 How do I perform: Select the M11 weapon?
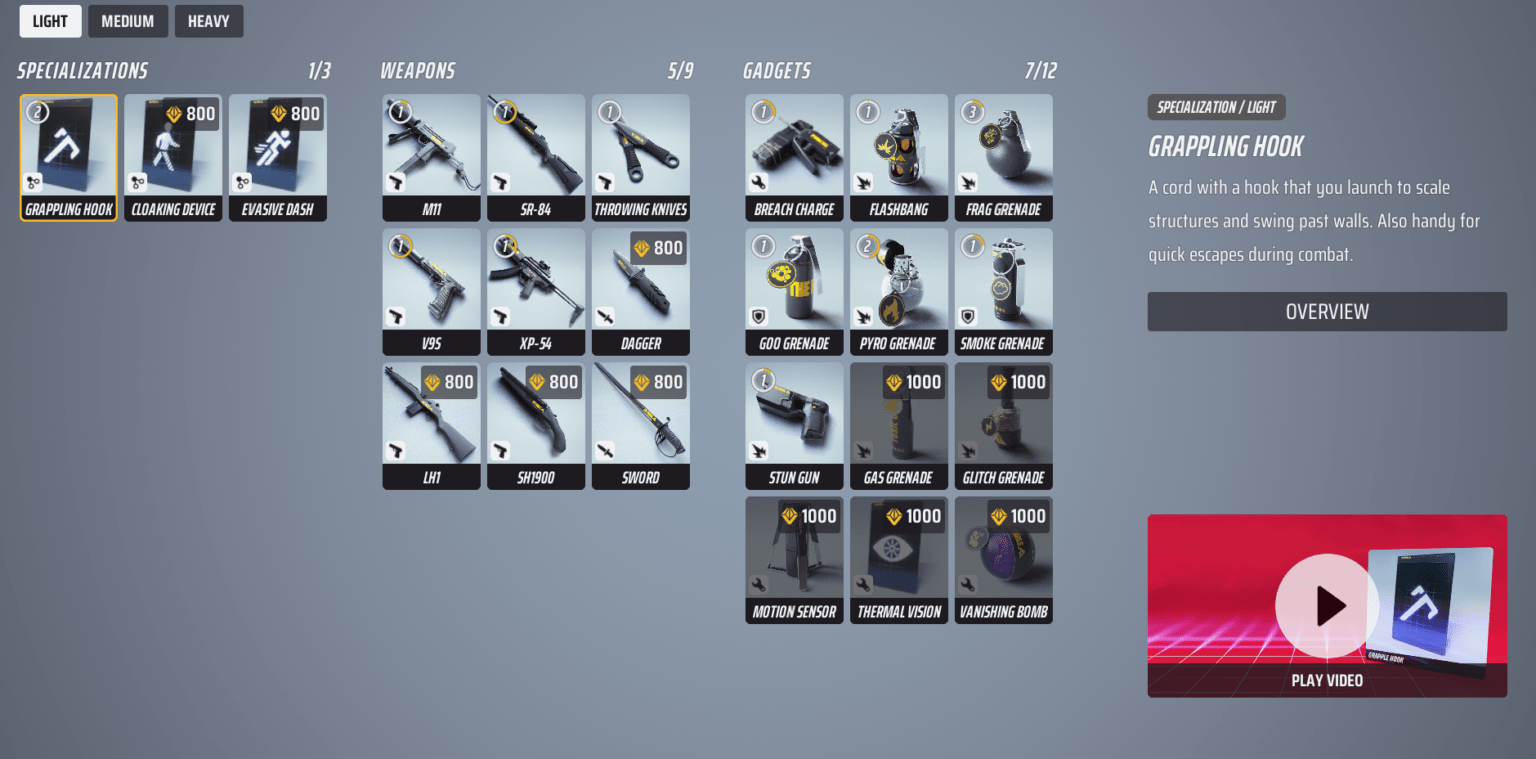pos(431,157)
